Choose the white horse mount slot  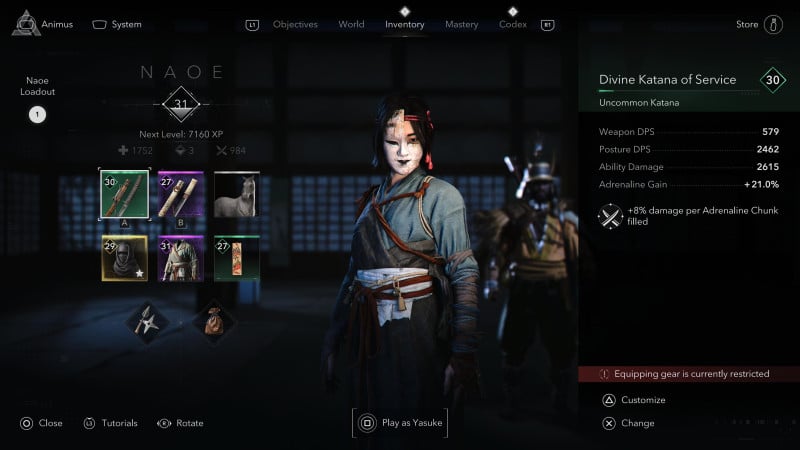237,194
